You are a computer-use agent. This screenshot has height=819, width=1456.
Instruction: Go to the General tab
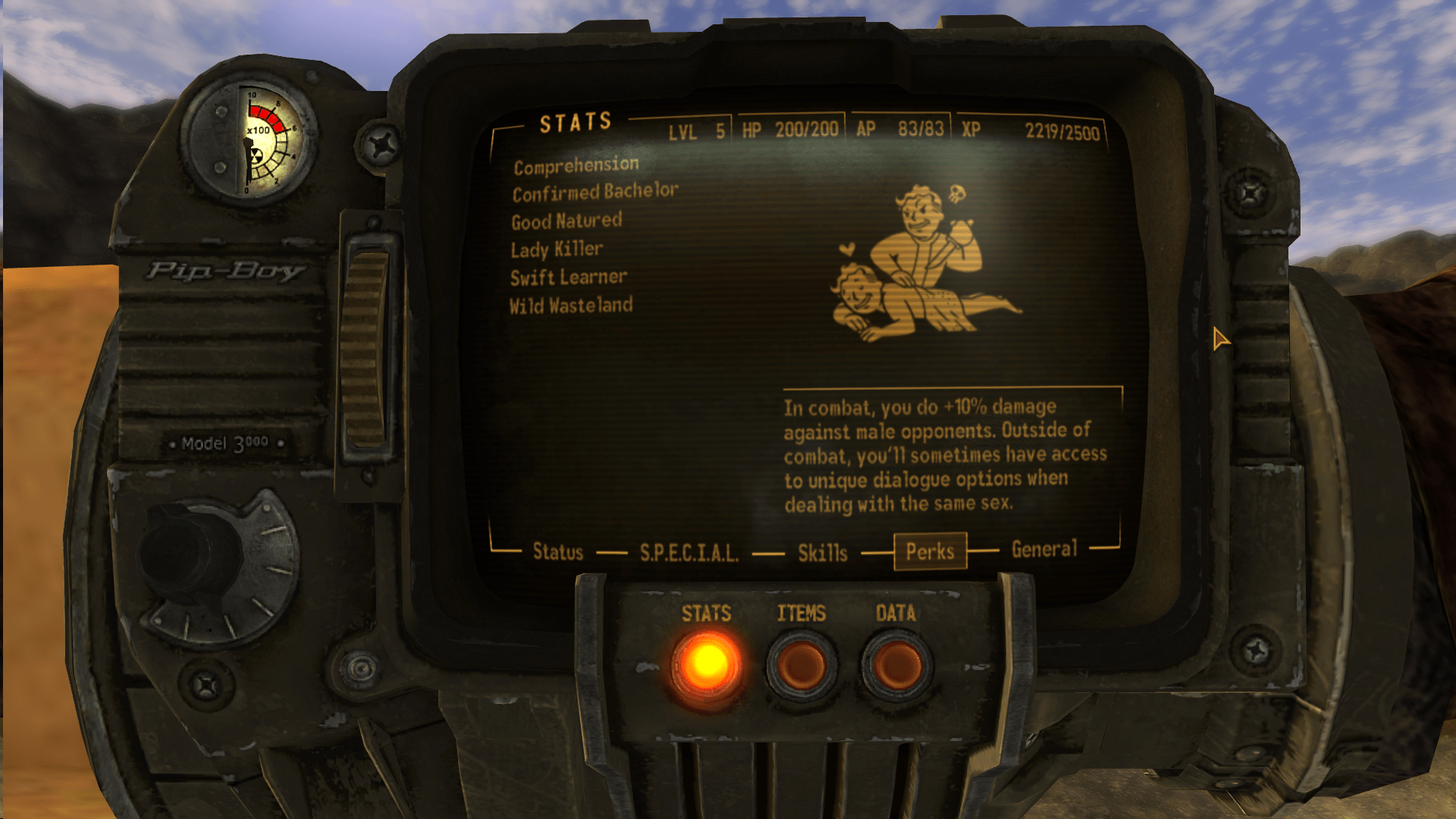click(x=1043, y=549)
